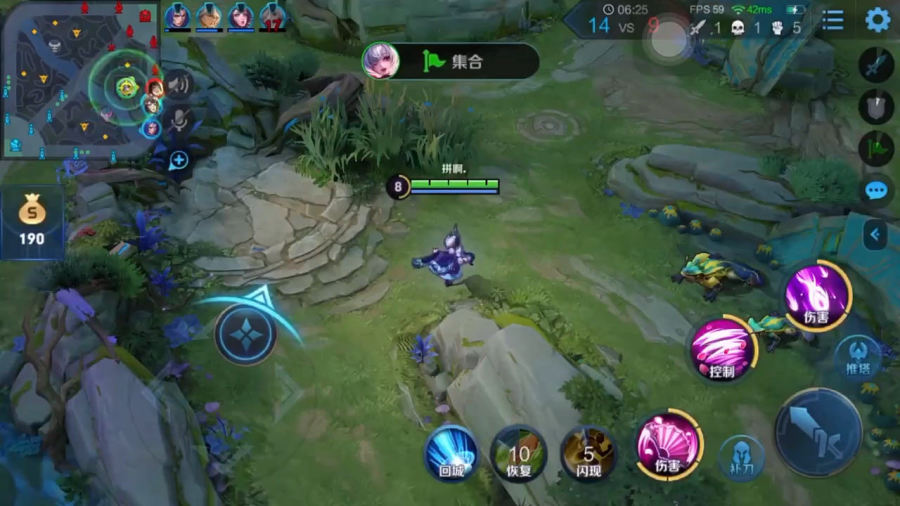Cast the pink fan 伤害 skill

click(669, 444)
